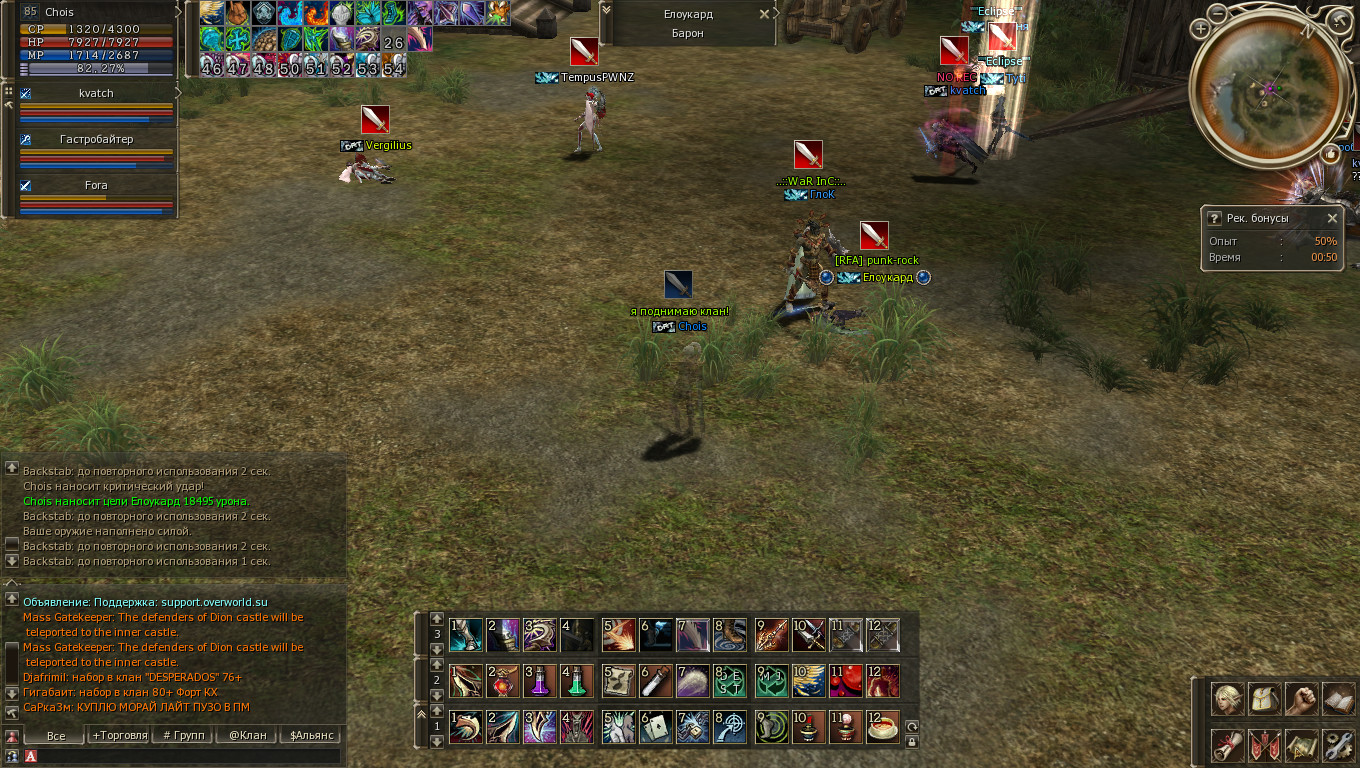Toggle the hotbar lock padlock button
Screen dimensions: 1360x768
tap(911, 742)
